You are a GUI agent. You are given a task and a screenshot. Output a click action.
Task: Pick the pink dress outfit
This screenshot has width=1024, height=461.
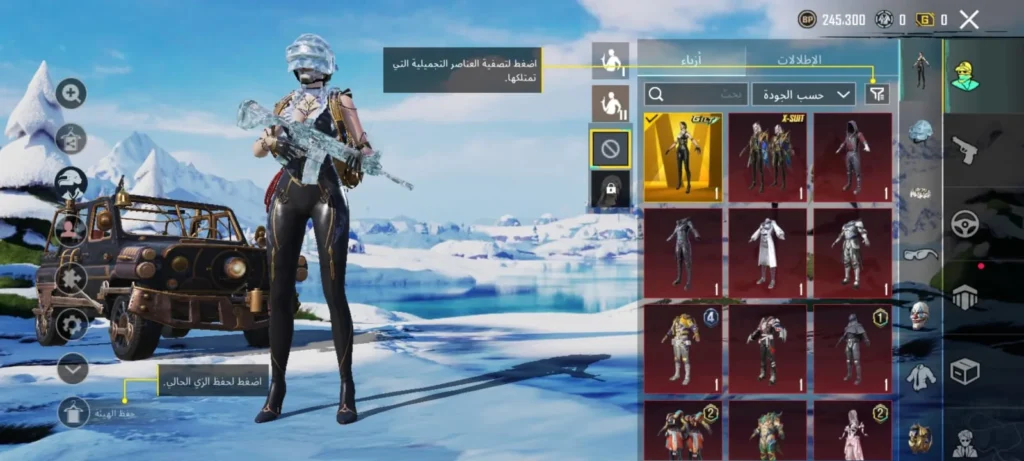tap(852, 430)
